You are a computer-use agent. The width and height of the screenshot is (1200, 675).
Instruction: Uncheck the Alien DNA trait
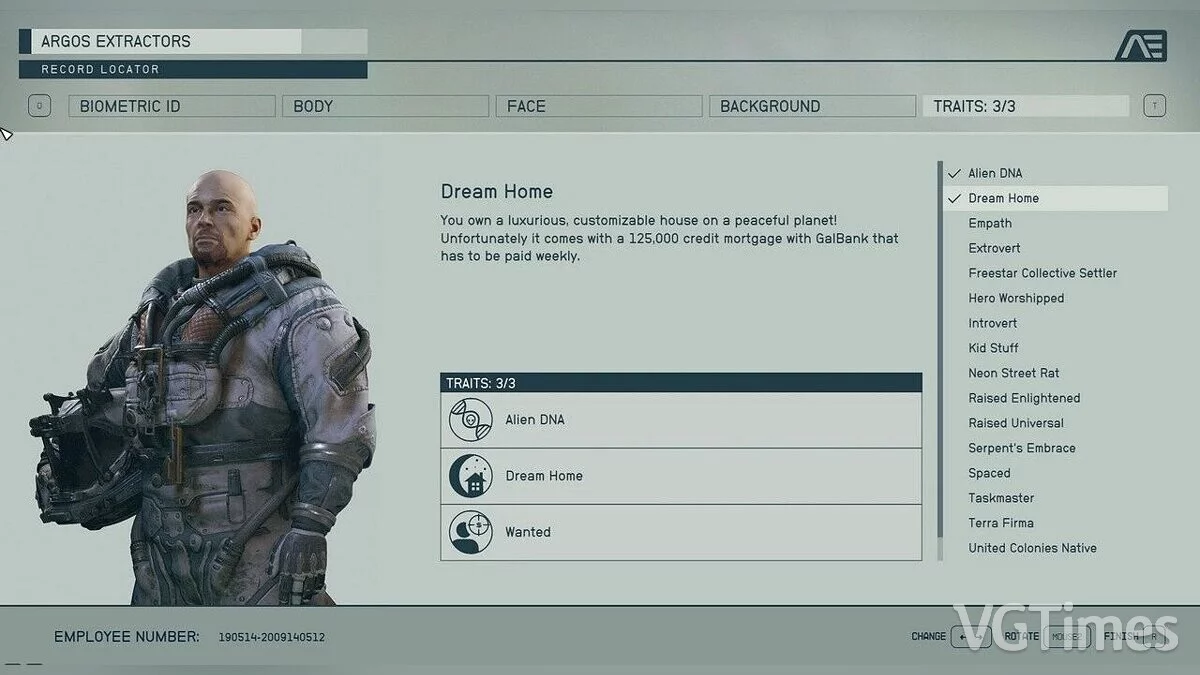click(x=995, y=173)
